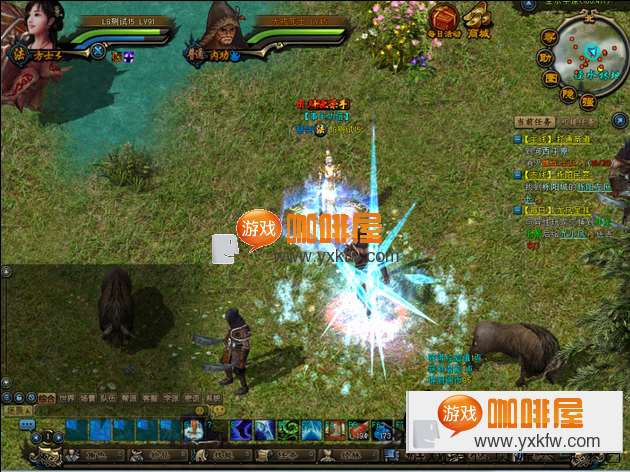The image size is (630, 472).
Task: Select the 队伍 team chat tab
Action: (108, 398)
